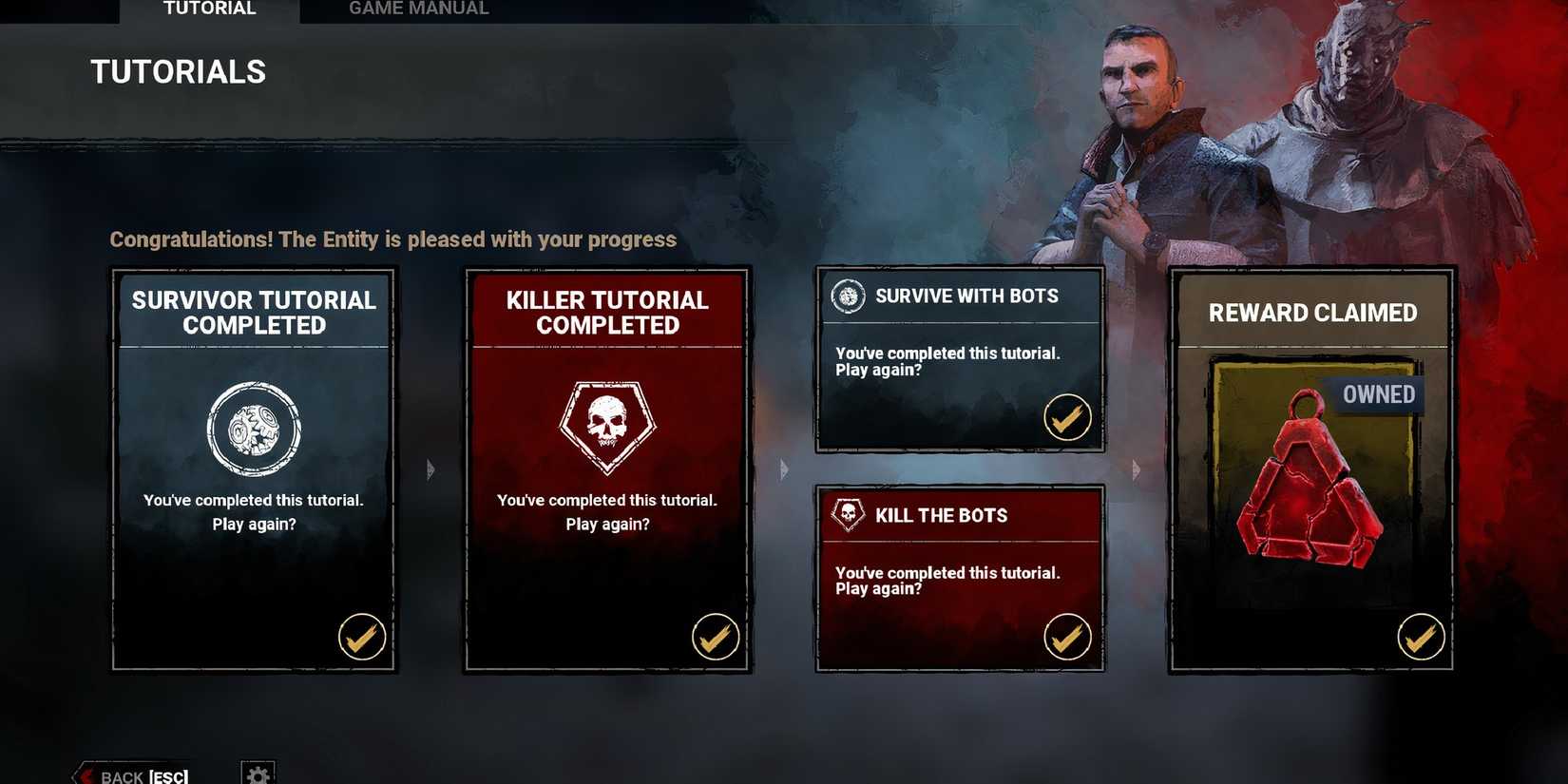Image resolution: width=1568 pixels, height=784 pixels.
Task: Open the settings gear at the bottom
Action: tap(257, 772)
